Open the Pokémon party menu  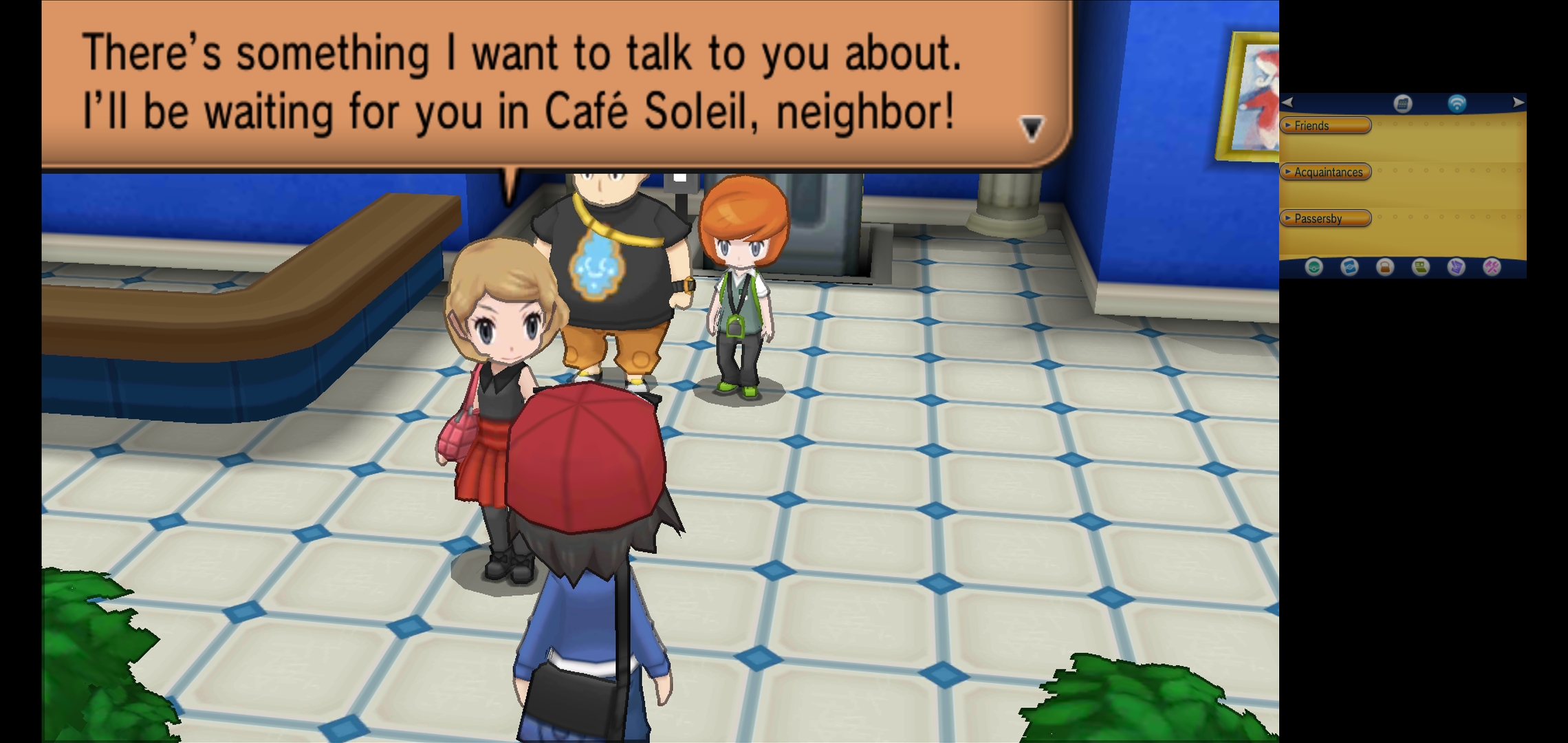tap(1314, 267)
